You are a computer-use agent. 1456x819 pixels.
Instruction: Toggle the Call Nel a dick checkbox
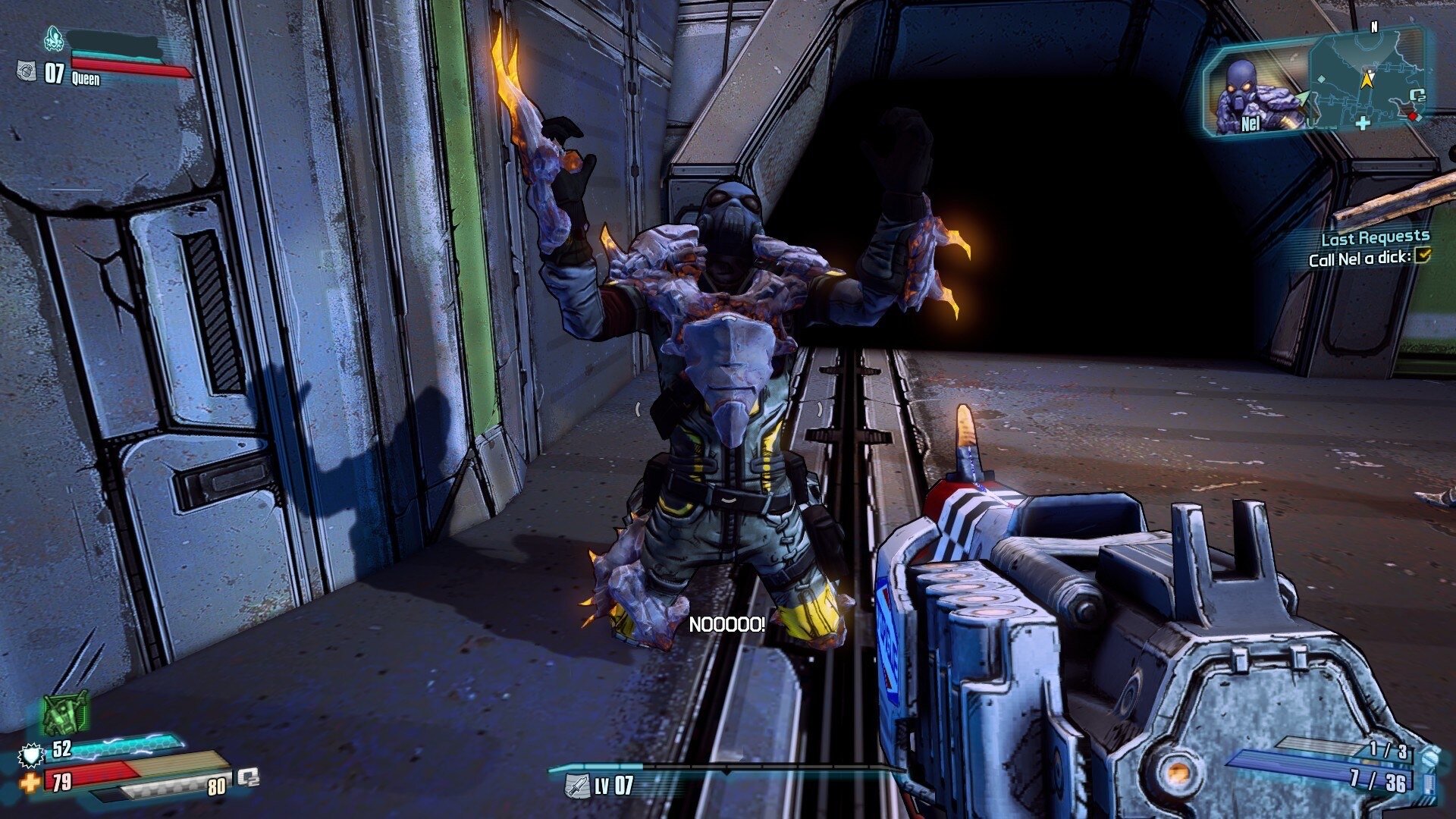pos(1422,256)
